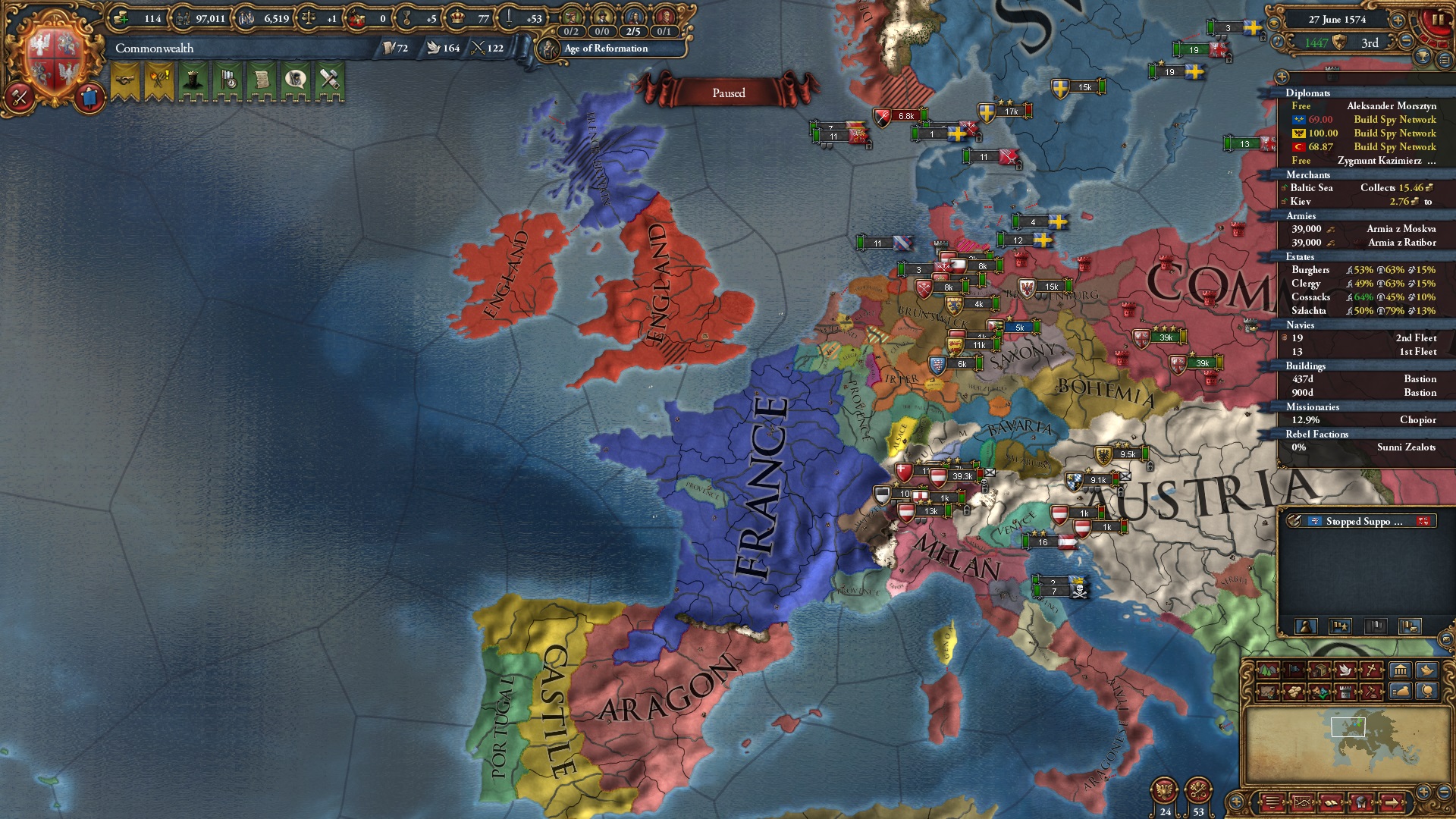1456x819 pixels.
Task: Select the Ottoman Build Spy Network entry
Action: [1394, 147]
